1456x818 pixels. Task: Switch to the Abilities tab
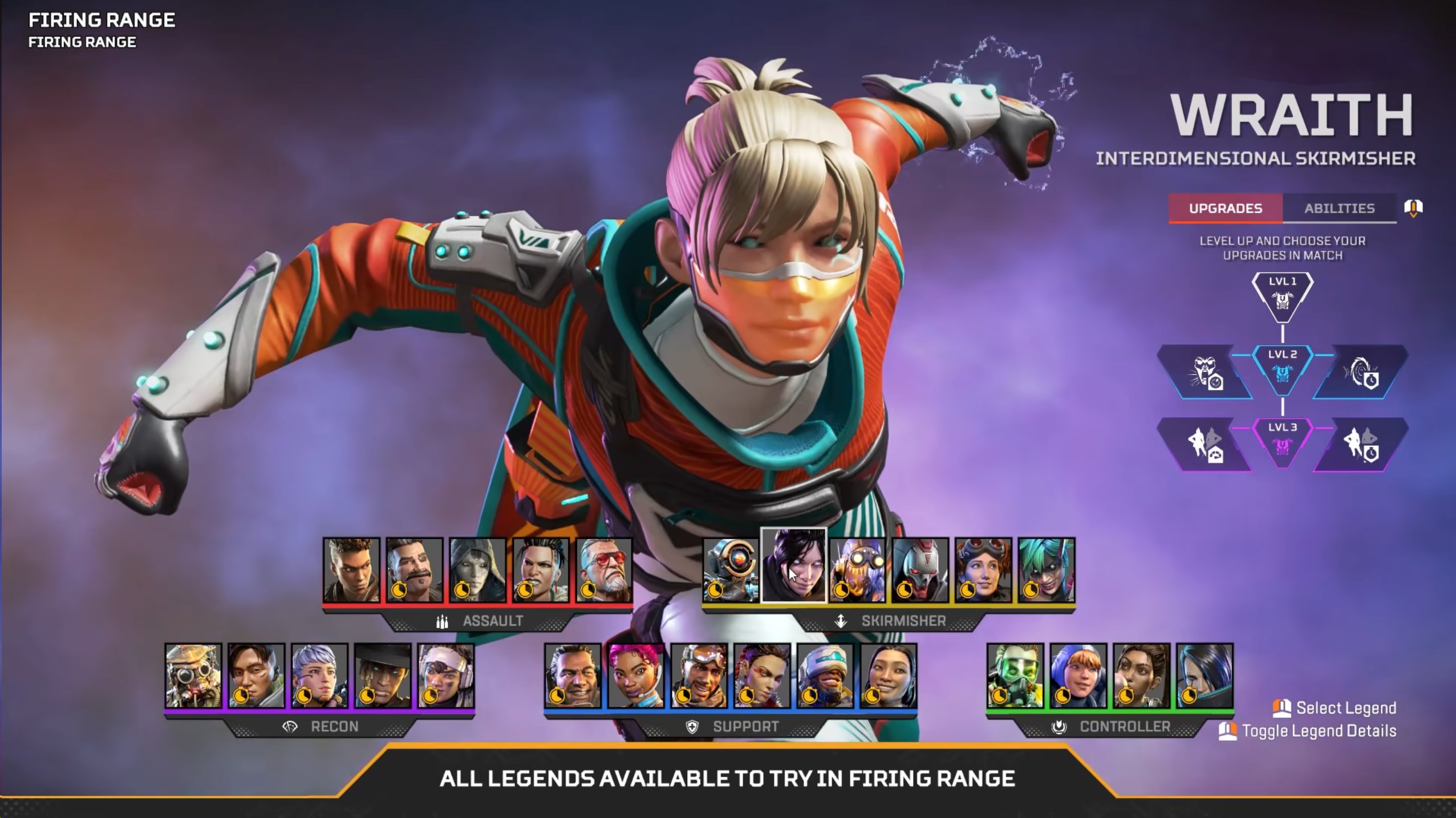point(1339,209)
